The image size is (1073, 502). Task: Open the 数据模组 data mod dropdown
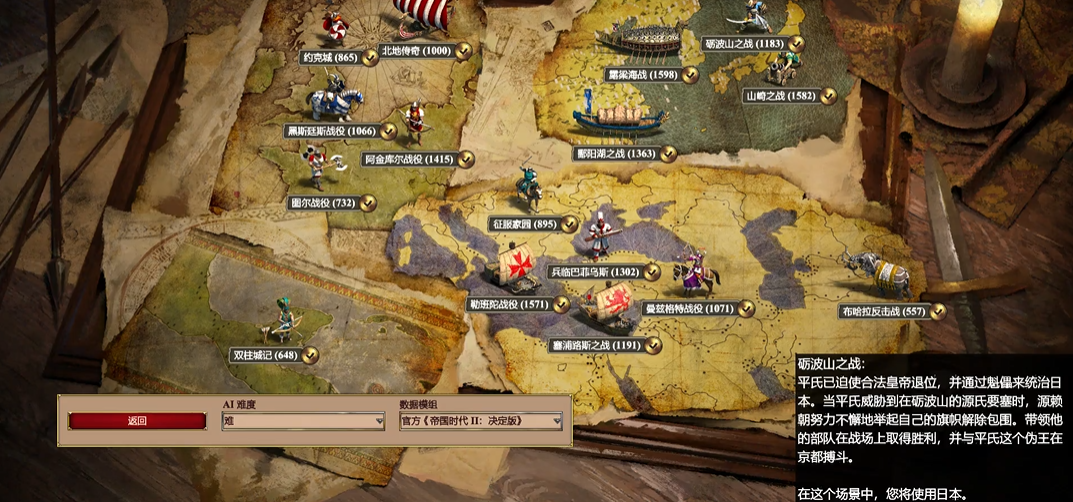480,422
